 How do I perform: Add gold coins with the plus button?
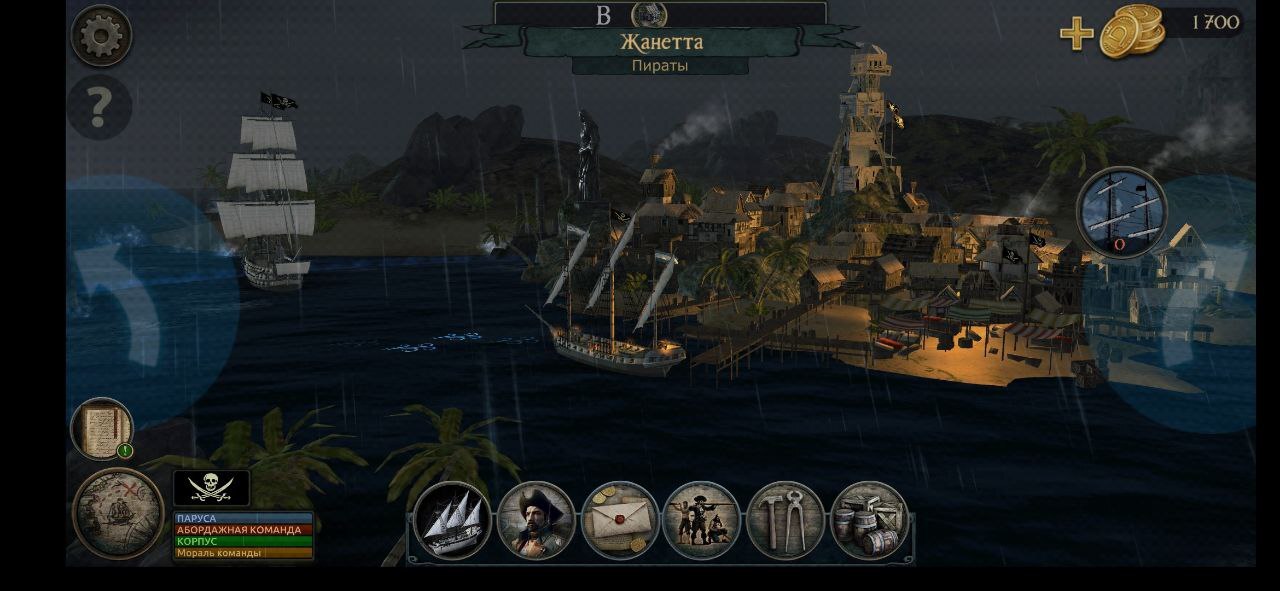pyautogui.click(x=1076, y=33)
